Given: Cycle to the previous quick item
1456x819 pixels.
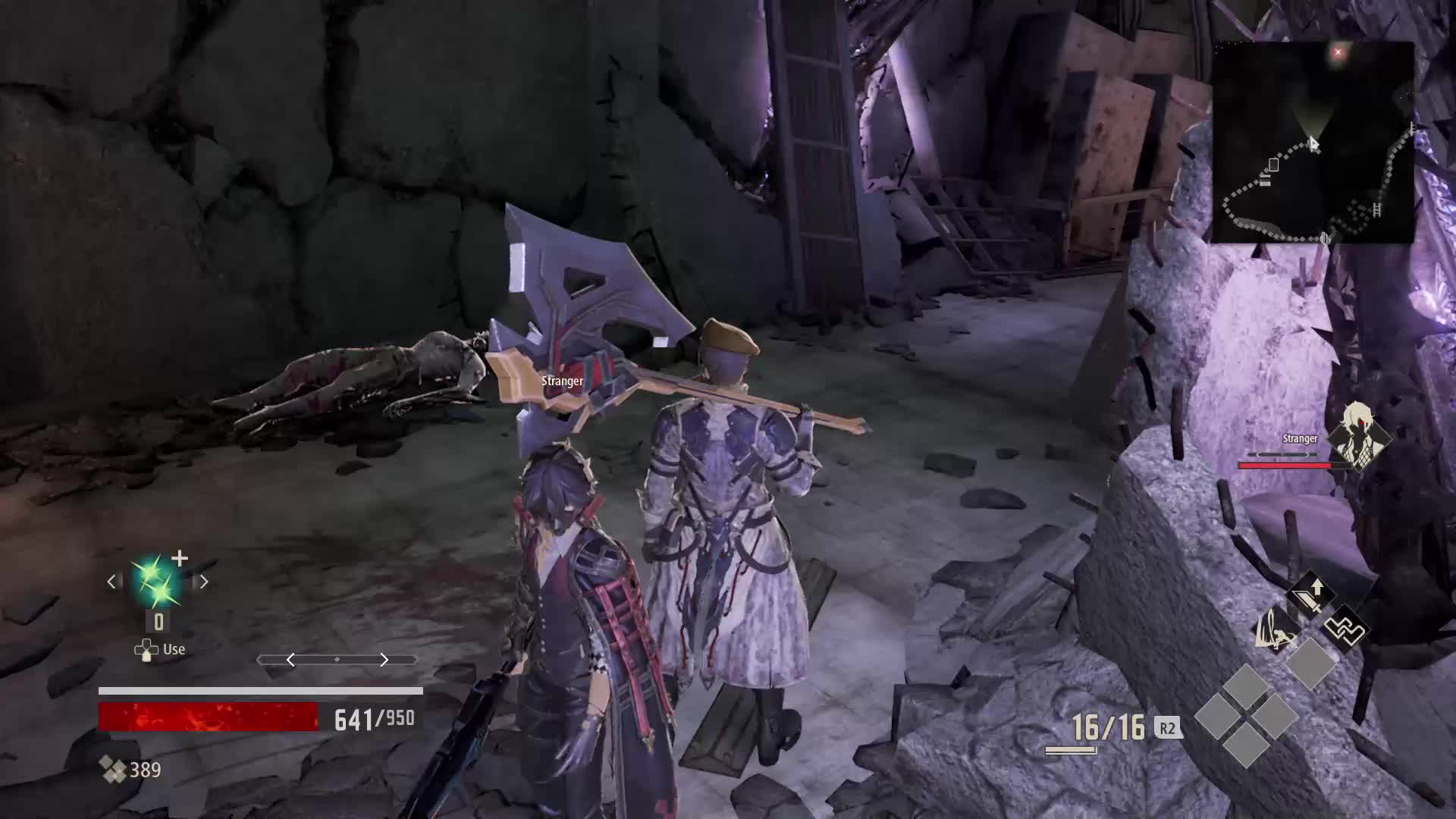Looking at the screenshot, I should 112,582.
